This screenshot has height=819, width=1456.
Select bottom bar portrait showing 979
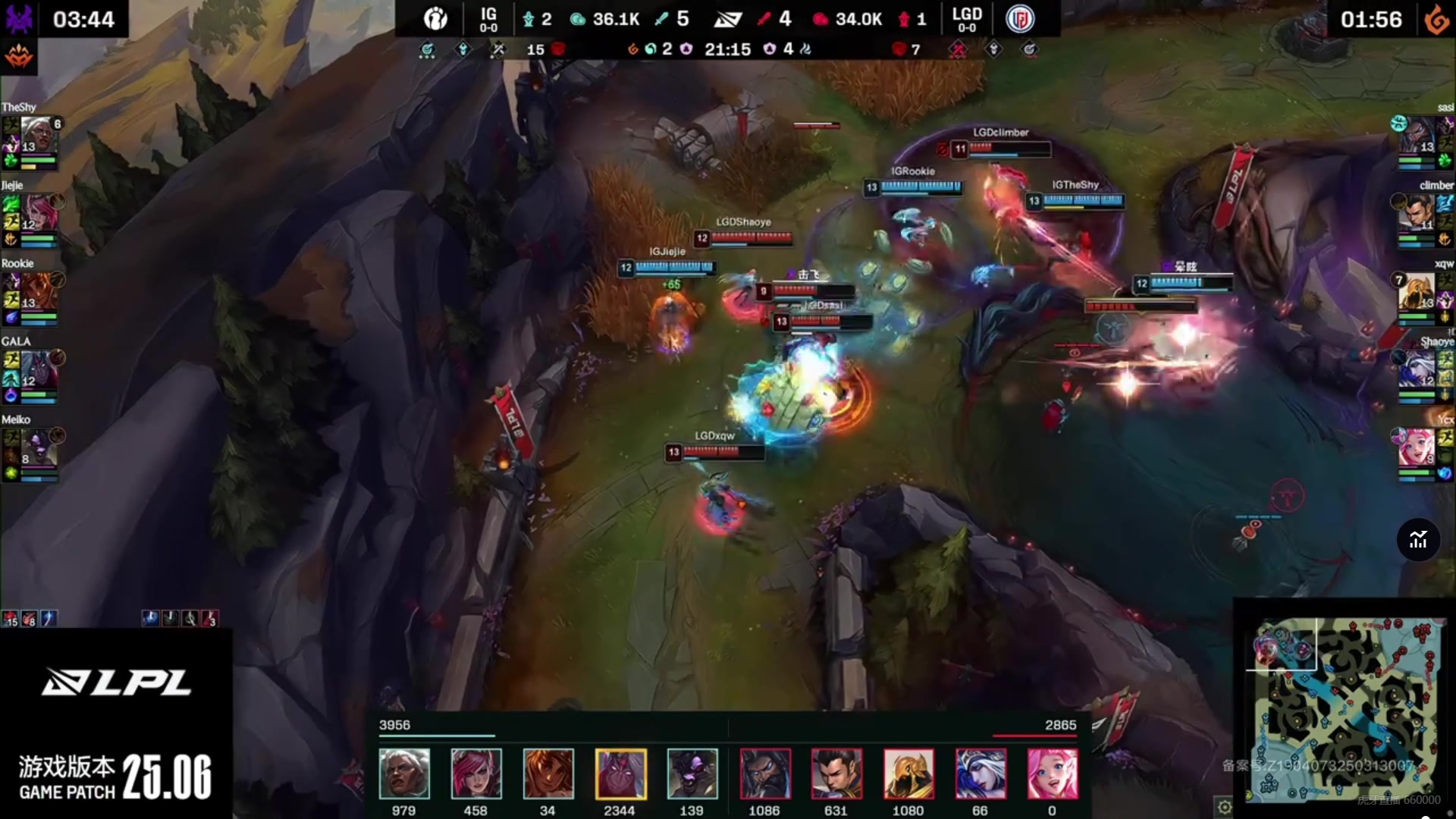(404, 773)
